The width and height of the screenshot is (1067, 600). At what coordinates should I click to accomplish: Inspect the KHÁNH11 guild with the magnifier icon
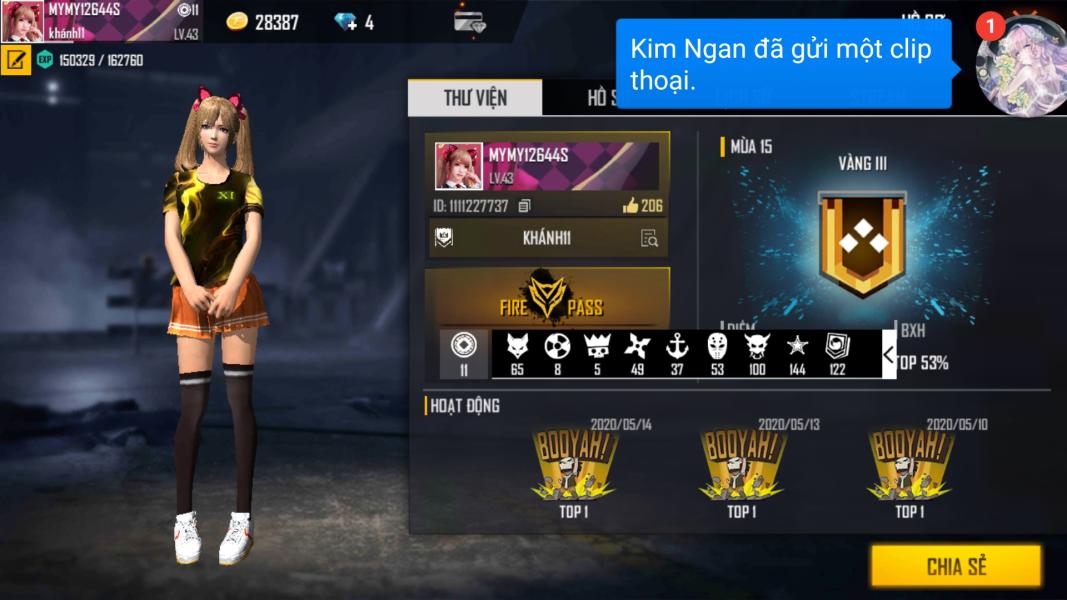[x=649, y=238]
